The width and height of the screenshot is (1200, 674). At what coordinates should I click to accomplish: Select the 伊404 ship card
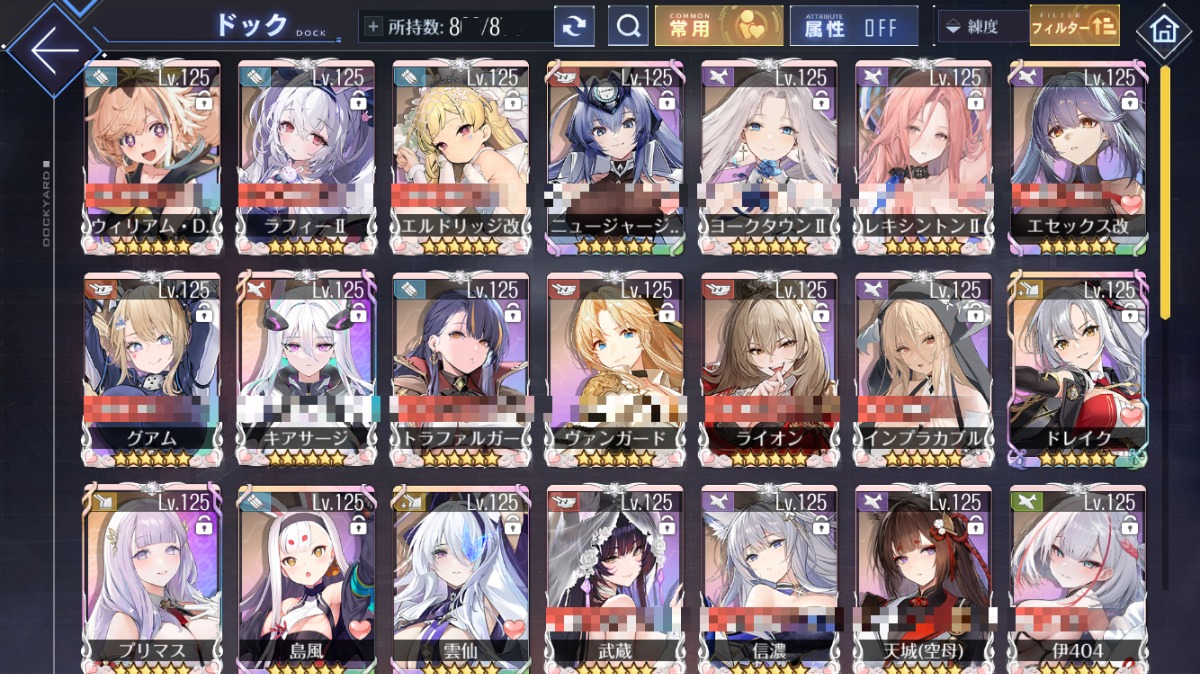(x=1077, y=578)
